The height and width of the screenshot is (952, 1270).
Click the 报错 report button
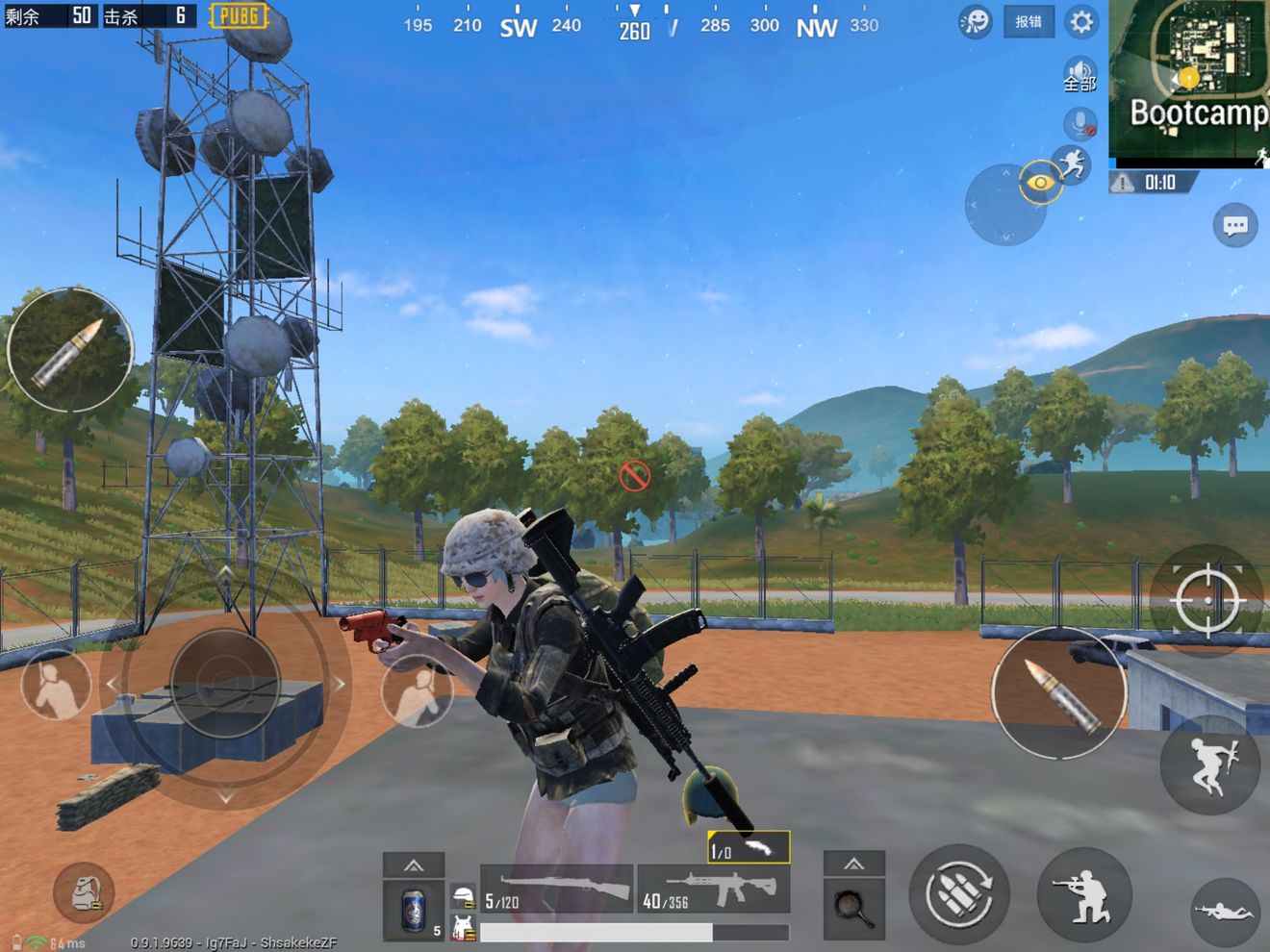click(x=1028, y=22)
